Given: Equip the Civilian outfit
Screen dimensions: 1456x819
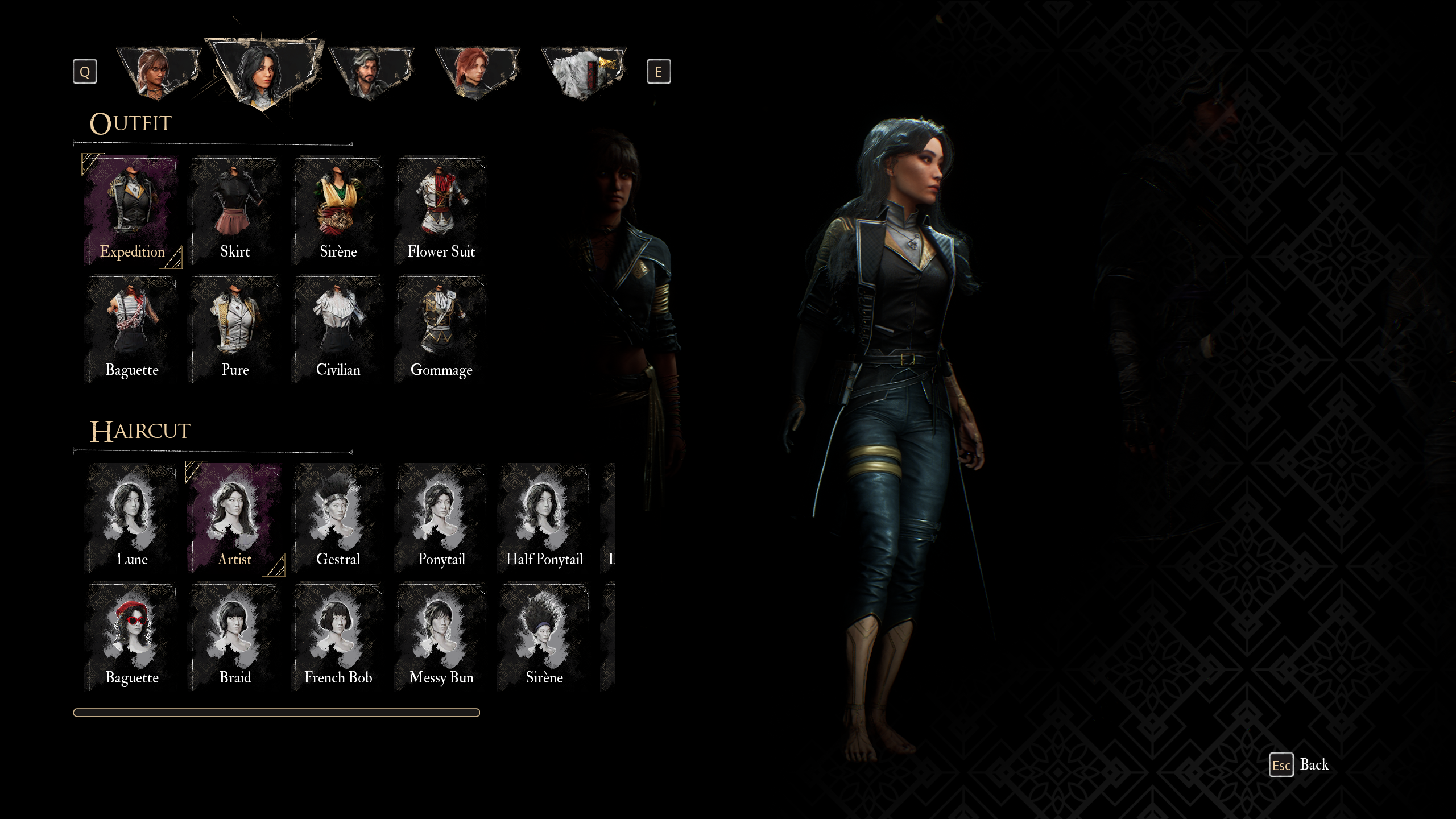Looking at the screenshot, I should (338, 329).
